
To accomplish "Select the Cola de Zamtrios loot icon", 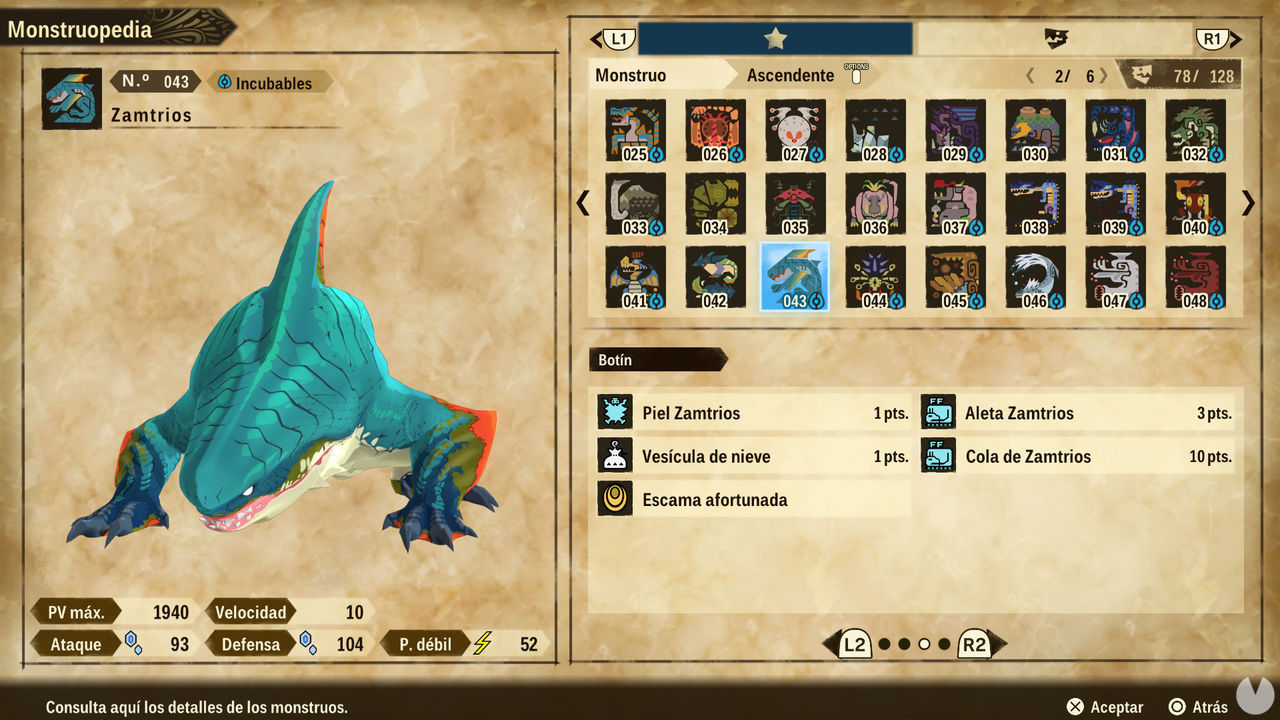I will click(x=939, y=455).
